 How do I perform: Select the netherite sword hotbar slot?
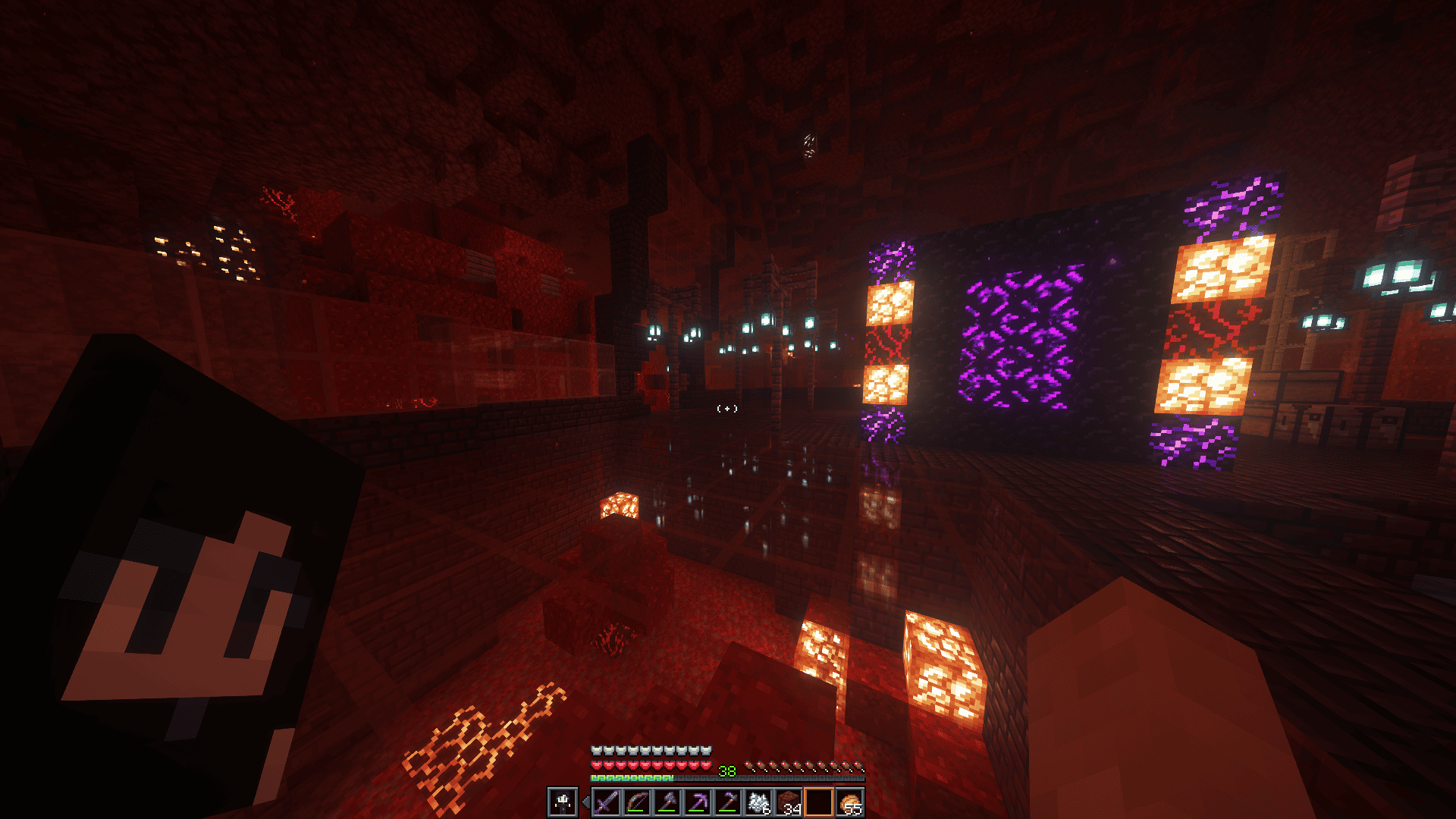pyautogui.click(x=606, y=802)
